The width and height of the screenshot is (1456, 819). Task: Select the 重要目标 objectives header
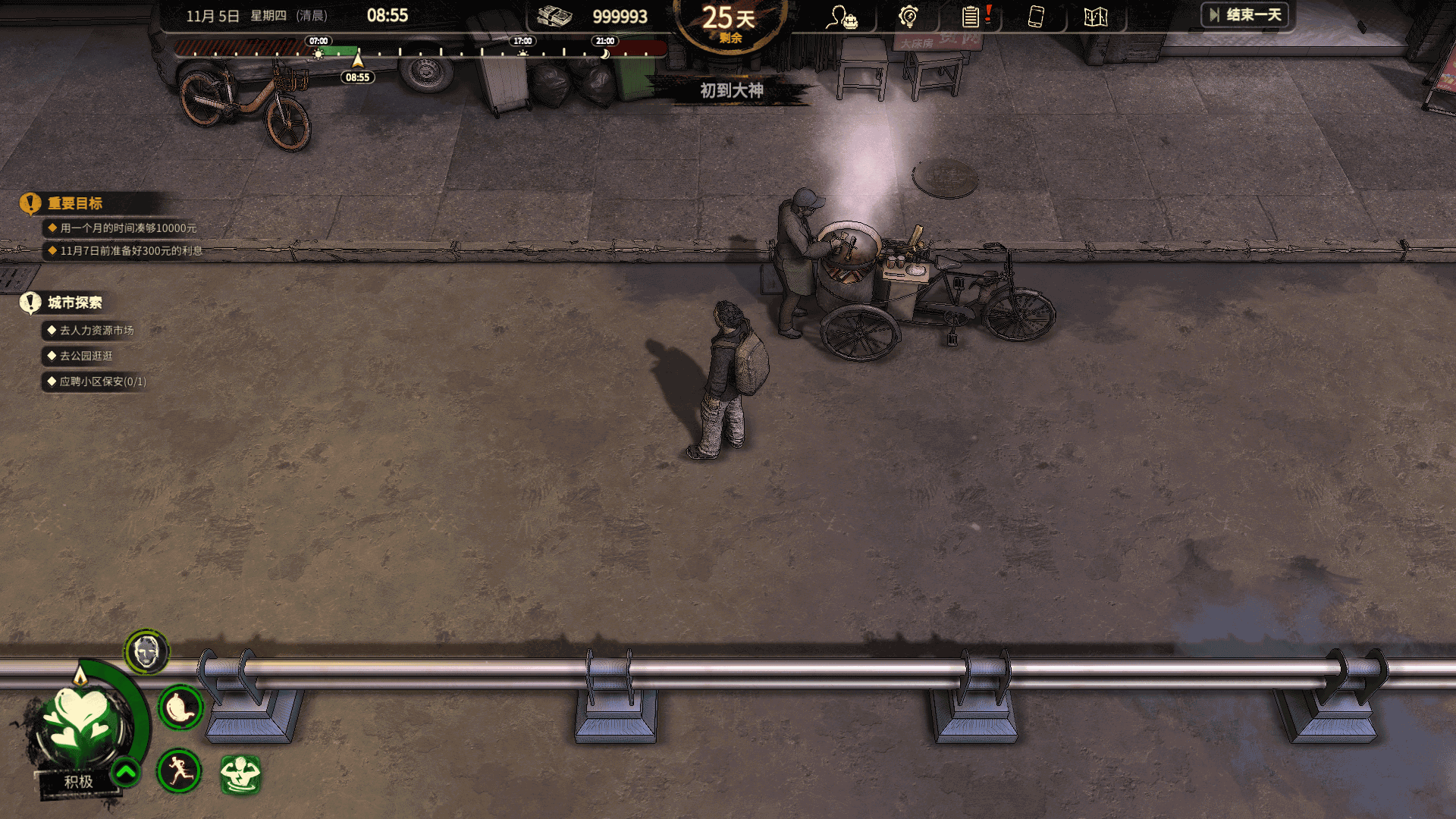74,203
